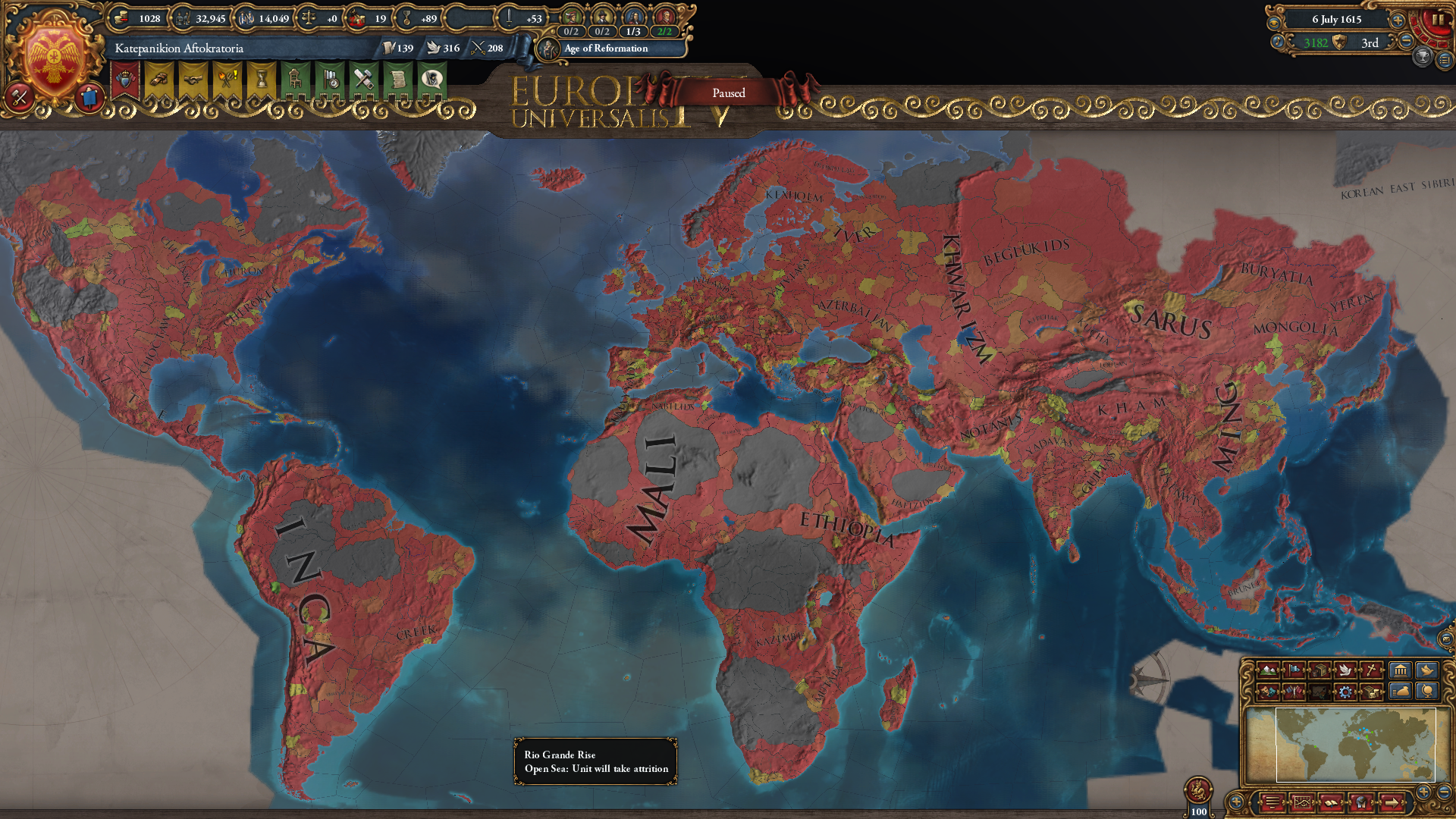
Task: Toggle the music note button
Action: (1278, 42)
